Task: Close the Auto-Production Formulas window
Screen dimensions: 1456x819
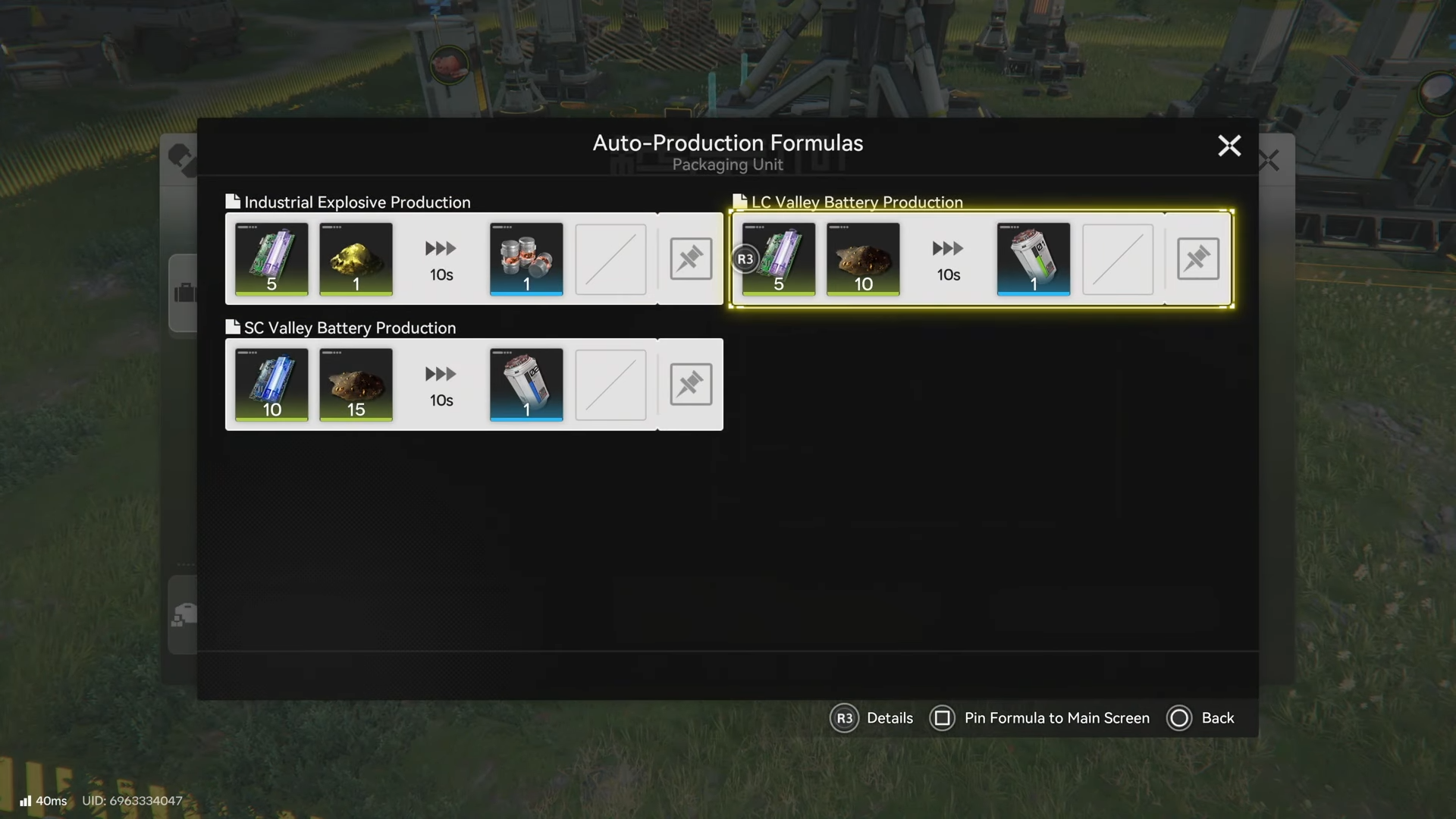Action: tap(1228, 146)
